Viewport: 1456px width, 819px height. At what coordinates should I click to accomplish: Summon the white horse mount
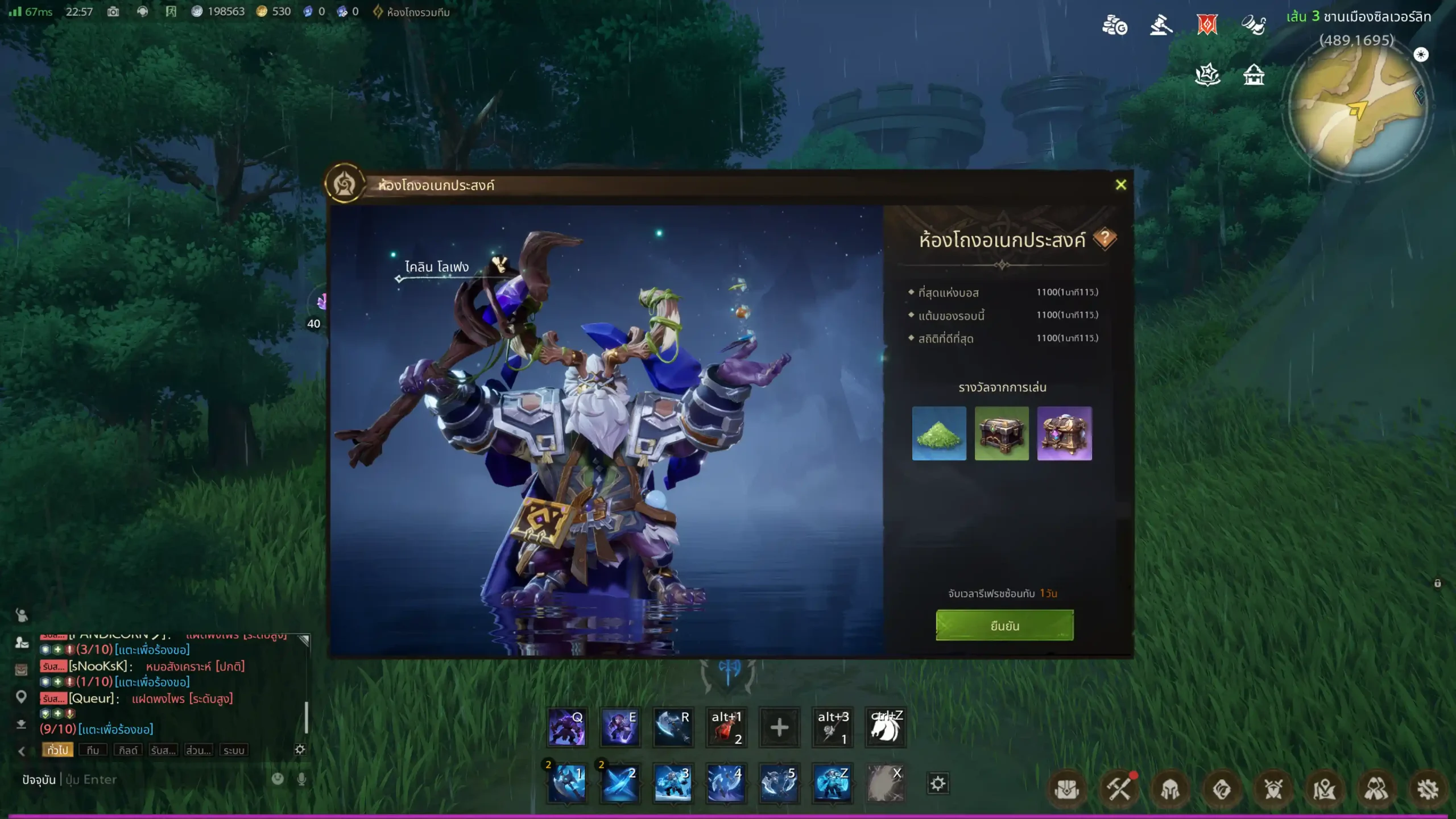[885, 727]
